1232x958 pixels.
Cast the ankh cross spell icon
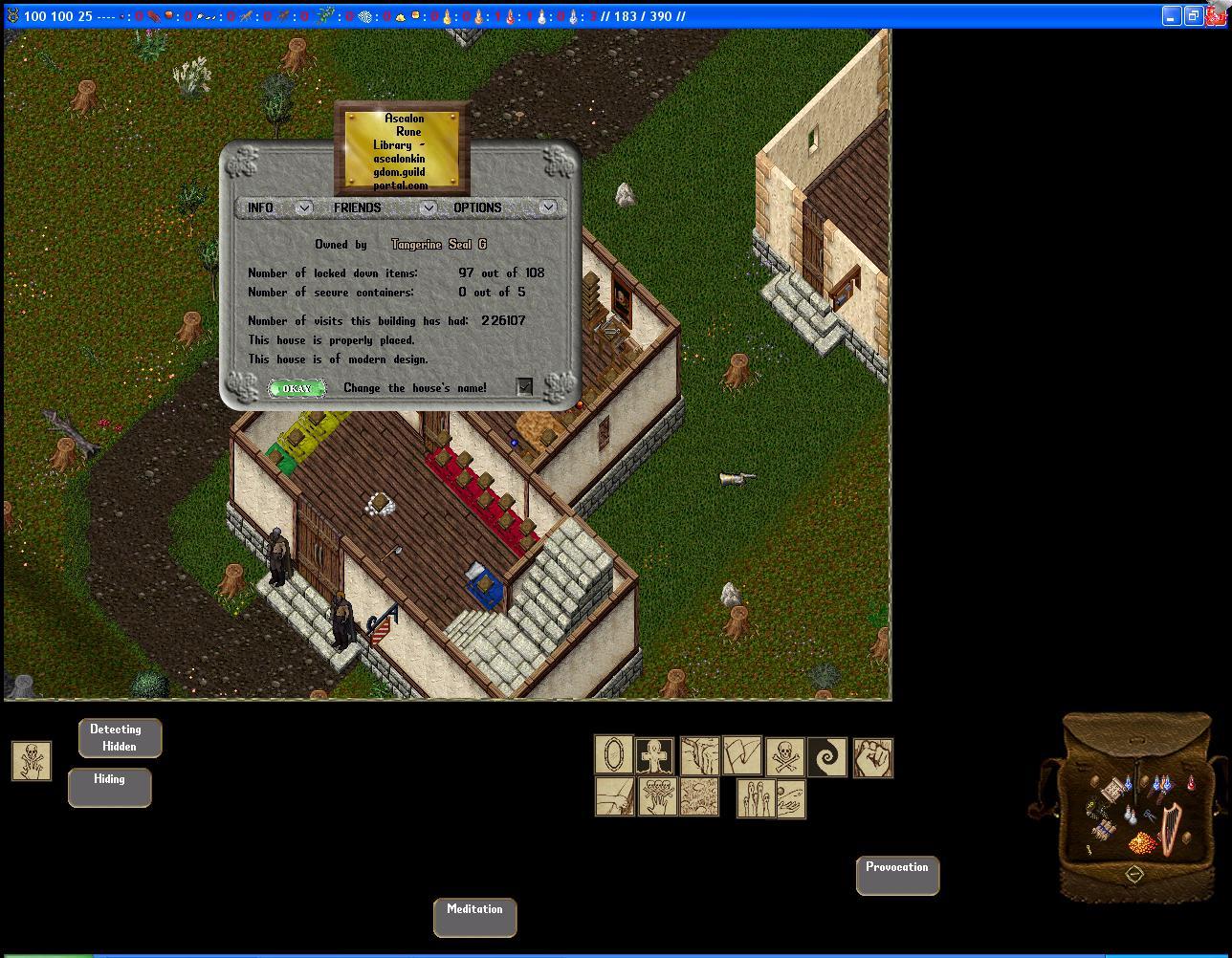click(x=655, y=756)
